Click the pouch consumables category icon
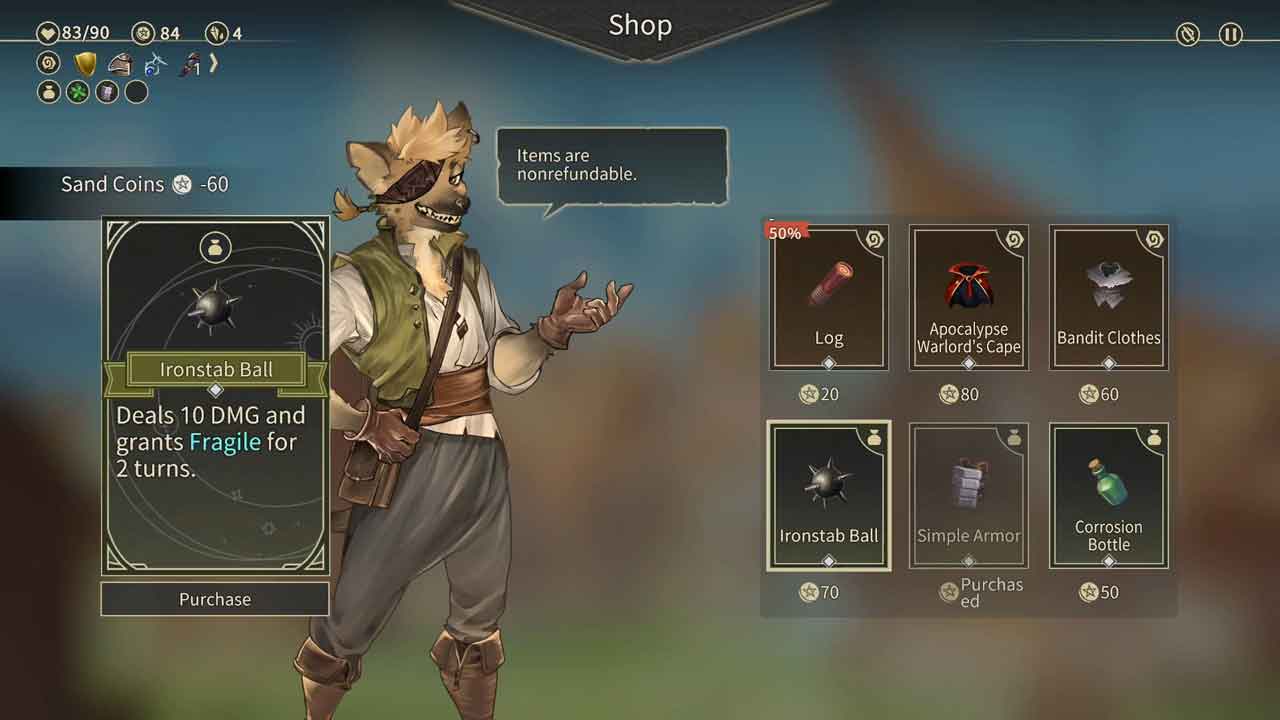Image resolution: width=1280 pixels, height=720 pixels. pyautogui.click(x=48, y=93)
